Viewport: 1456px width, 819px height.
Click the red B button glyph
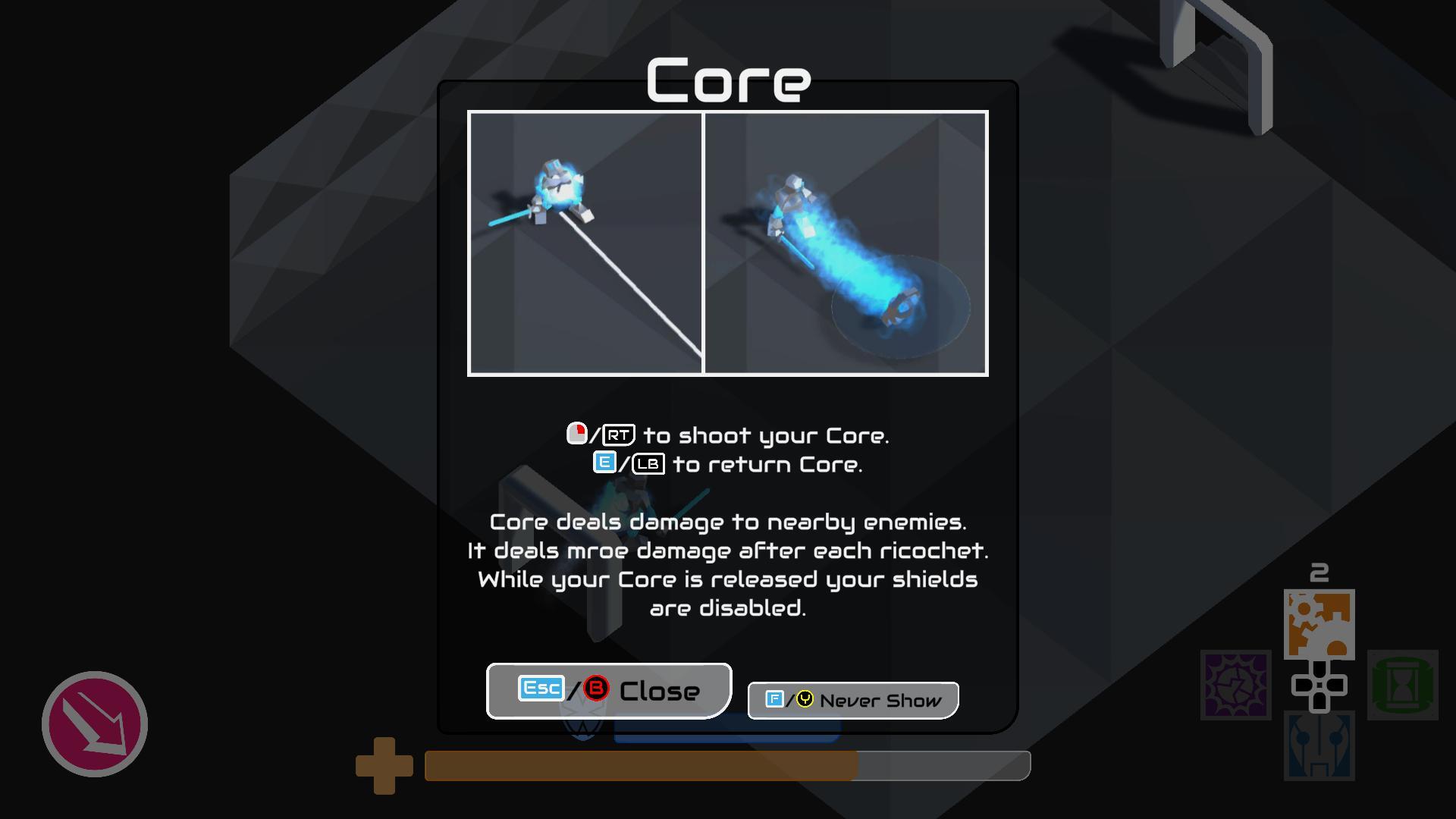[598, 690]
